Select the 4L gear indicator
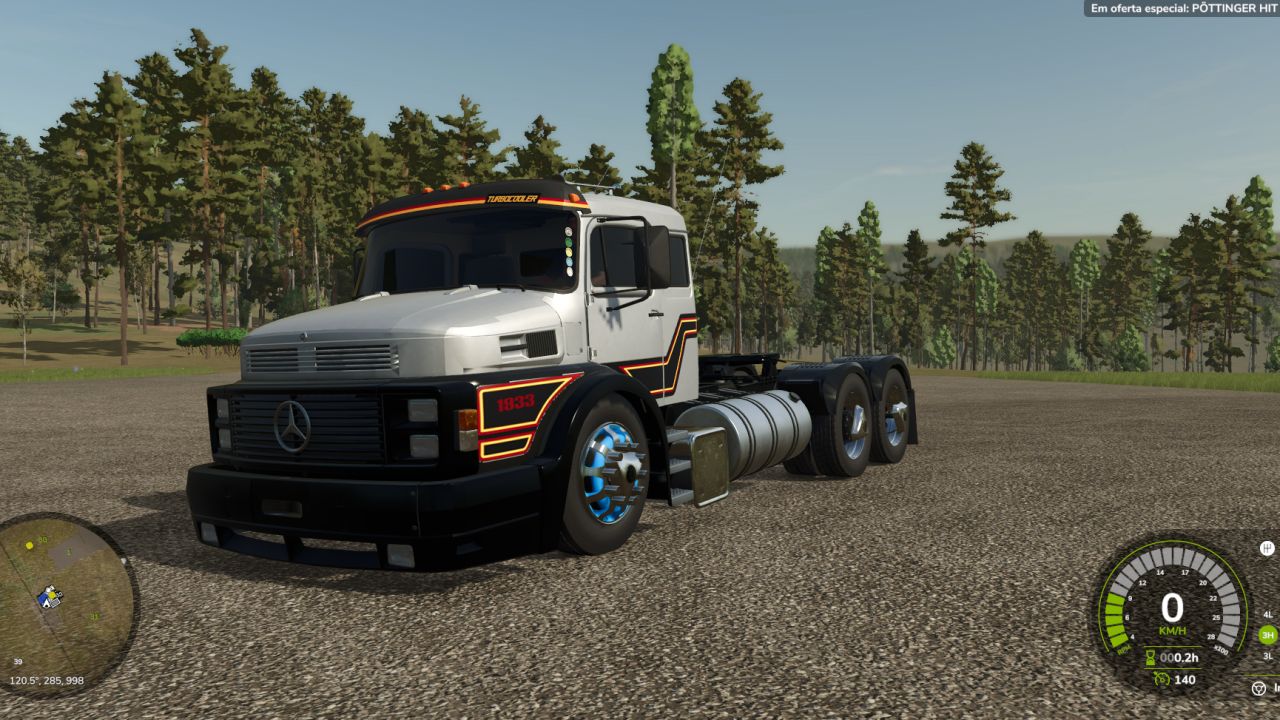Viewport: 1280px width, 720px height. pos(1268,614)
